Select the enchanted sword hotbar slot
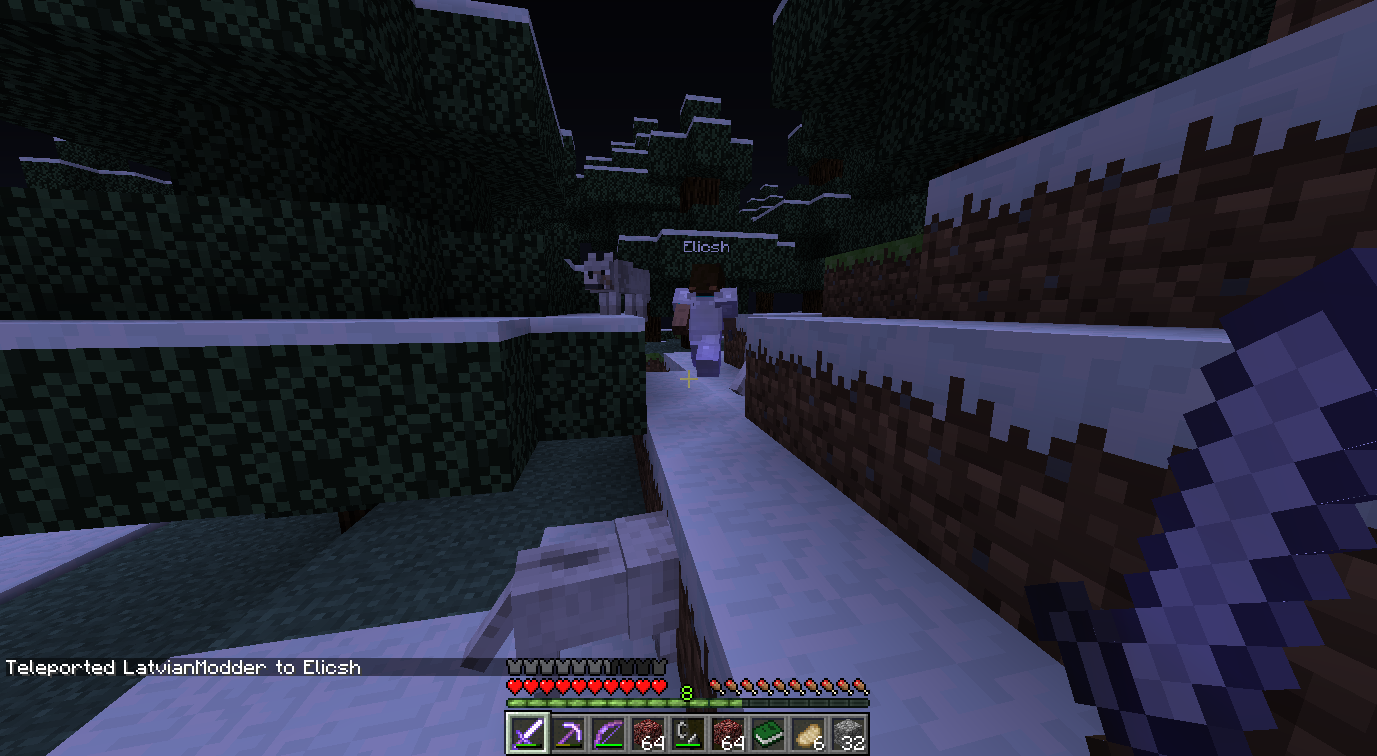The width and height of the screenshot is (1377, 756). pos(526,734)
